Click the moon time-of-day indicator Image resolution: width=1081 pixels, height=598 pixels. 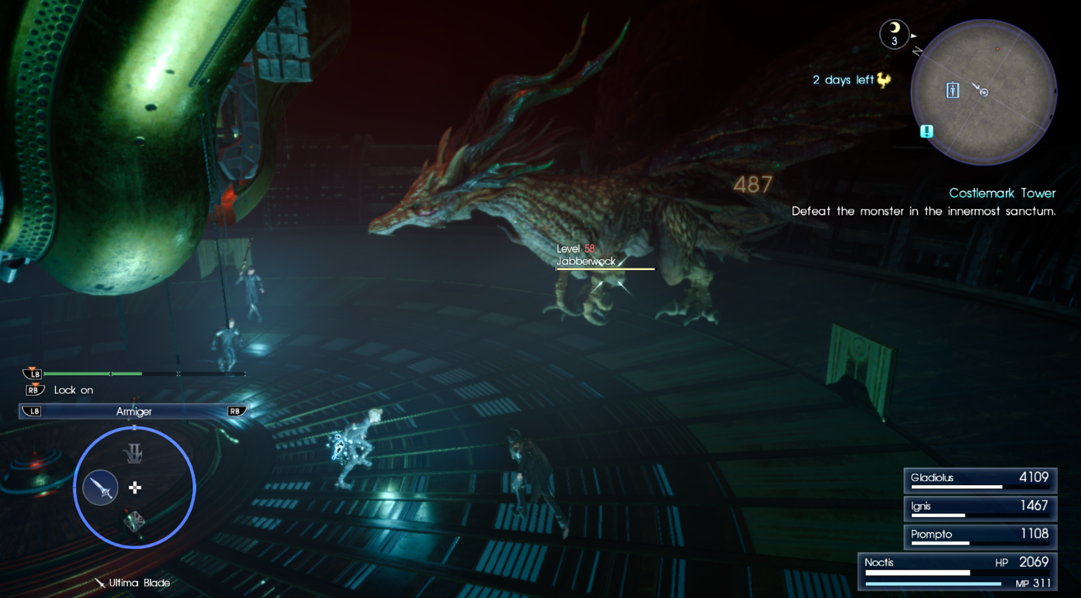894,34
